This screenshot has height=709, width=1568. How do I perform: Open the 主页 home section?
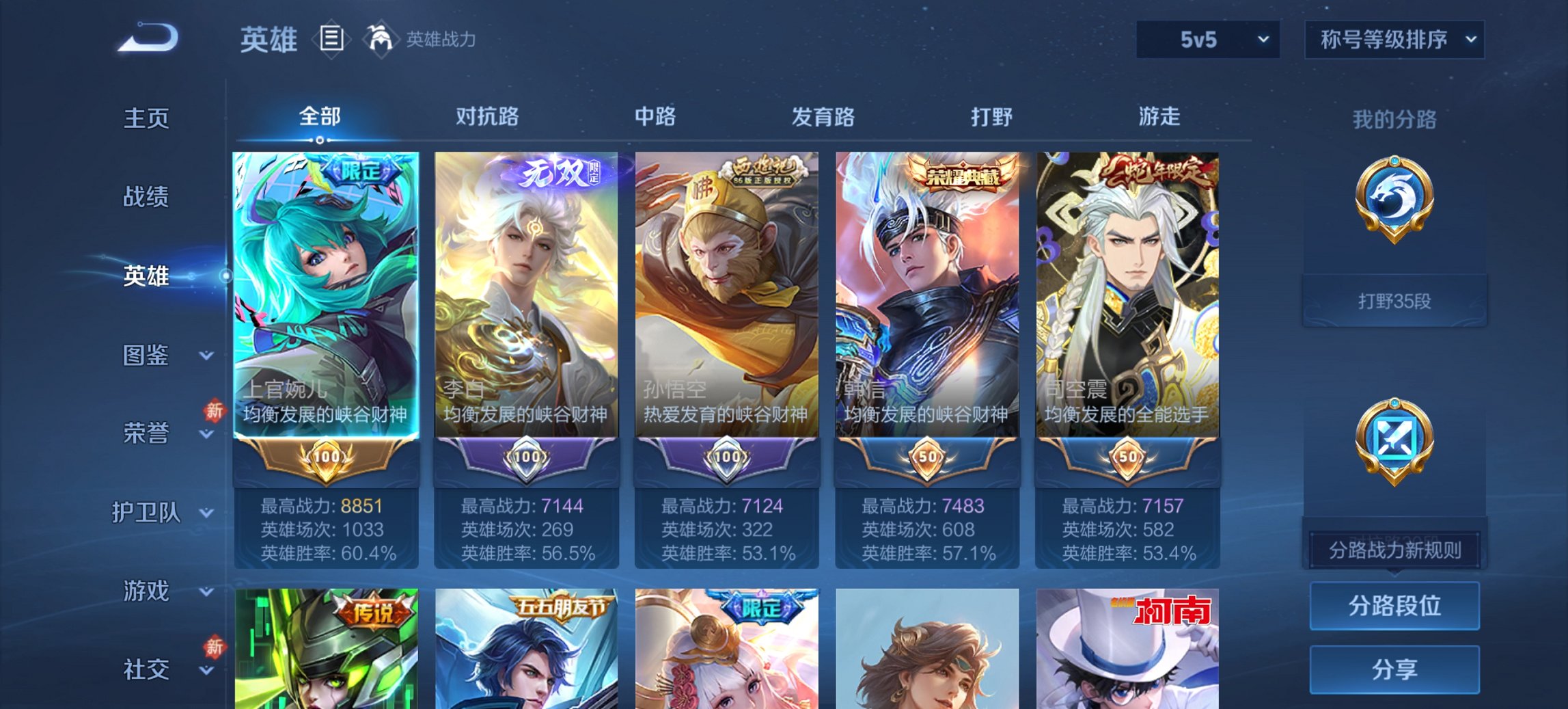146,118
